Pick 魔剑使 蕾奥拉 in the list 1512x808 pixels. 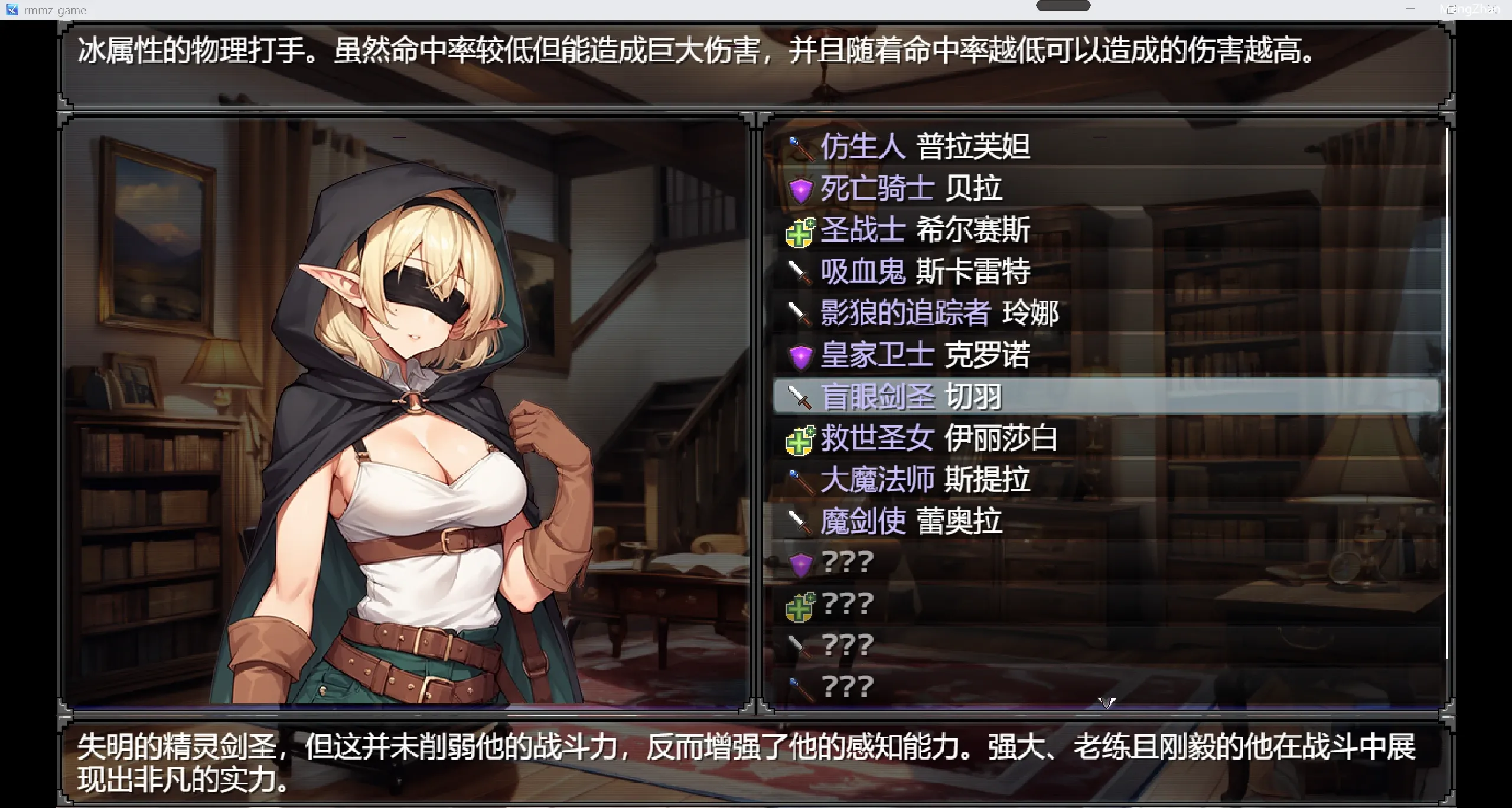(x=911, y=522)
